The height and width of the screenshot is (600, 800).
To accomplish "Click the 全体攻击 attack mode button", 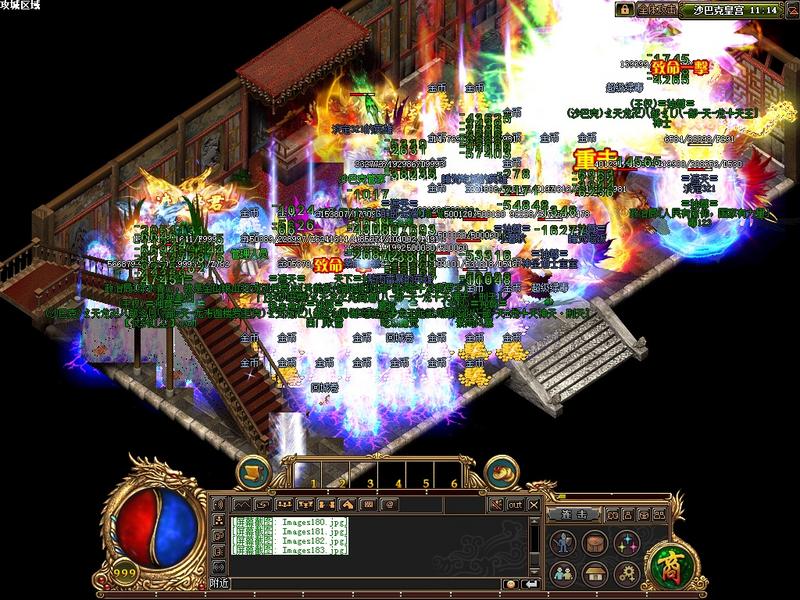I will [x=657, y=8].
